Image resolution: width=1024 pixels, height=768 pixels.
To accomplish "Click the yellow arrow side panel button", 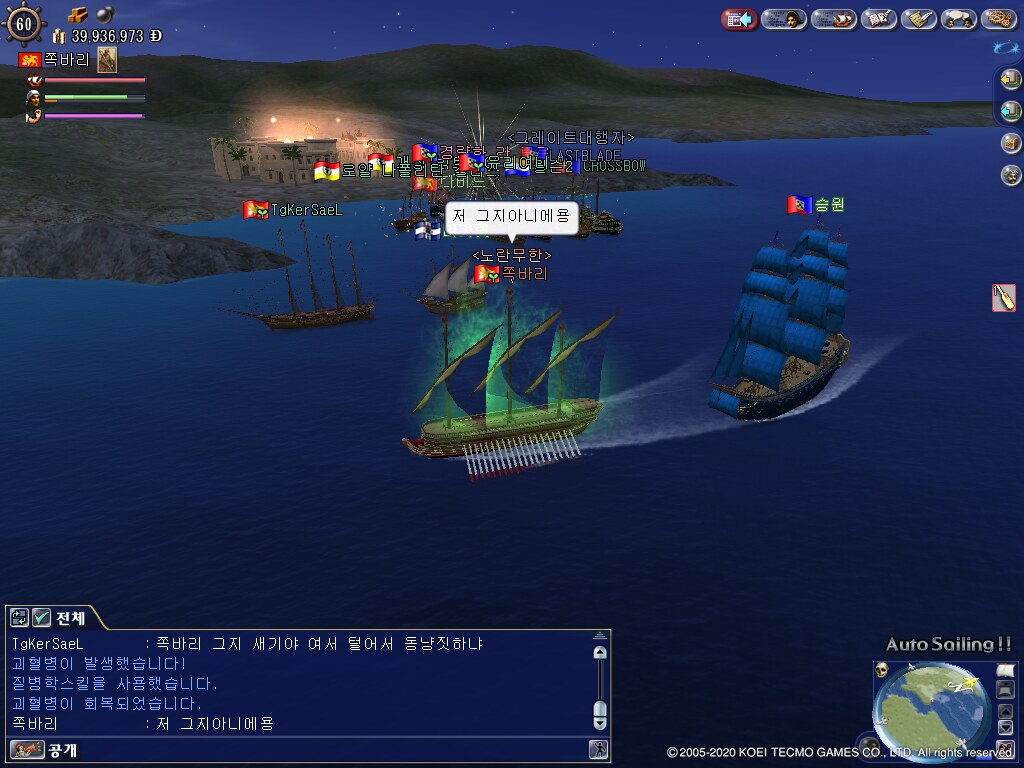I will tap(1011, 79).
